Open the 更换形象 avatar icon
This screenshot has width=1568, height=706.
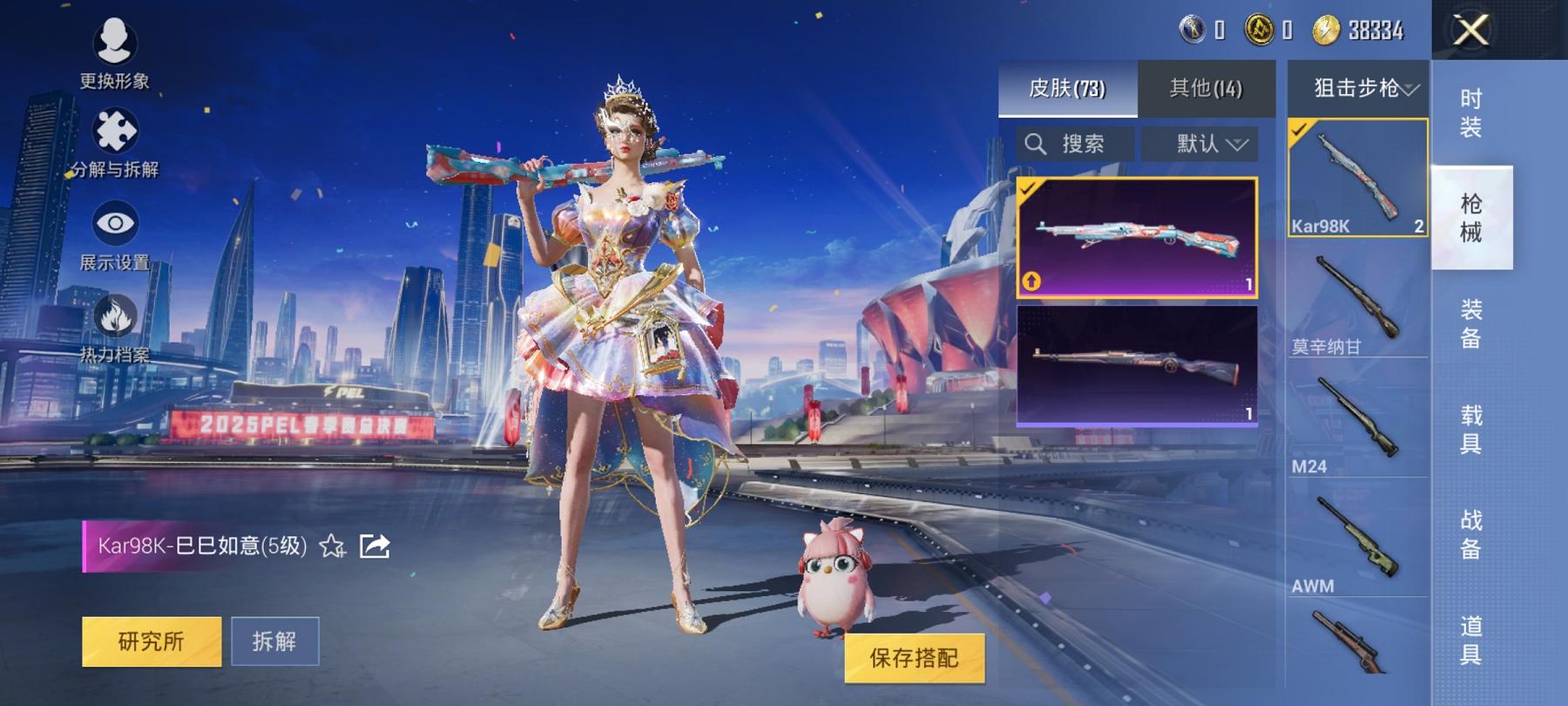pyautogui.click(x=116, y=42)
